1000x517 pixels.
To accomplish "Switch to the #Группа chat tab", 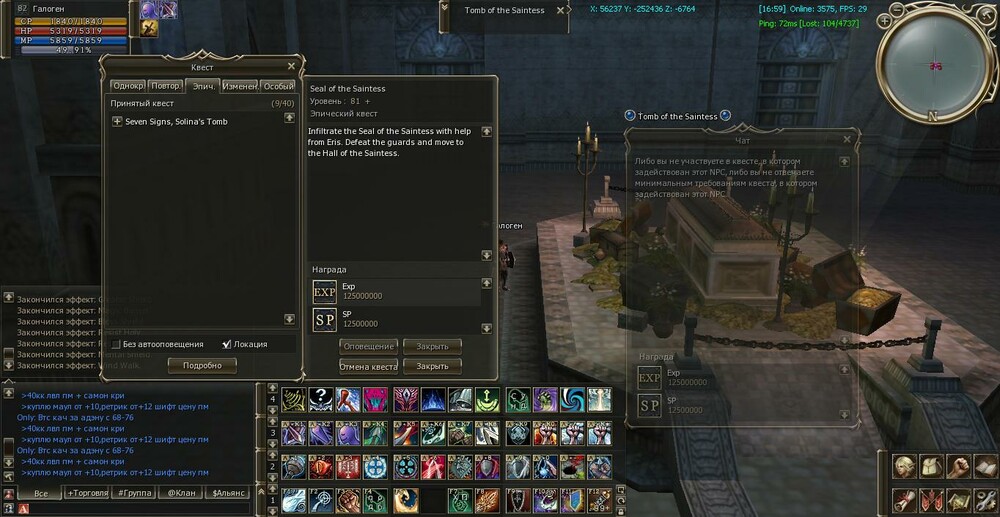I will point(134,493).
